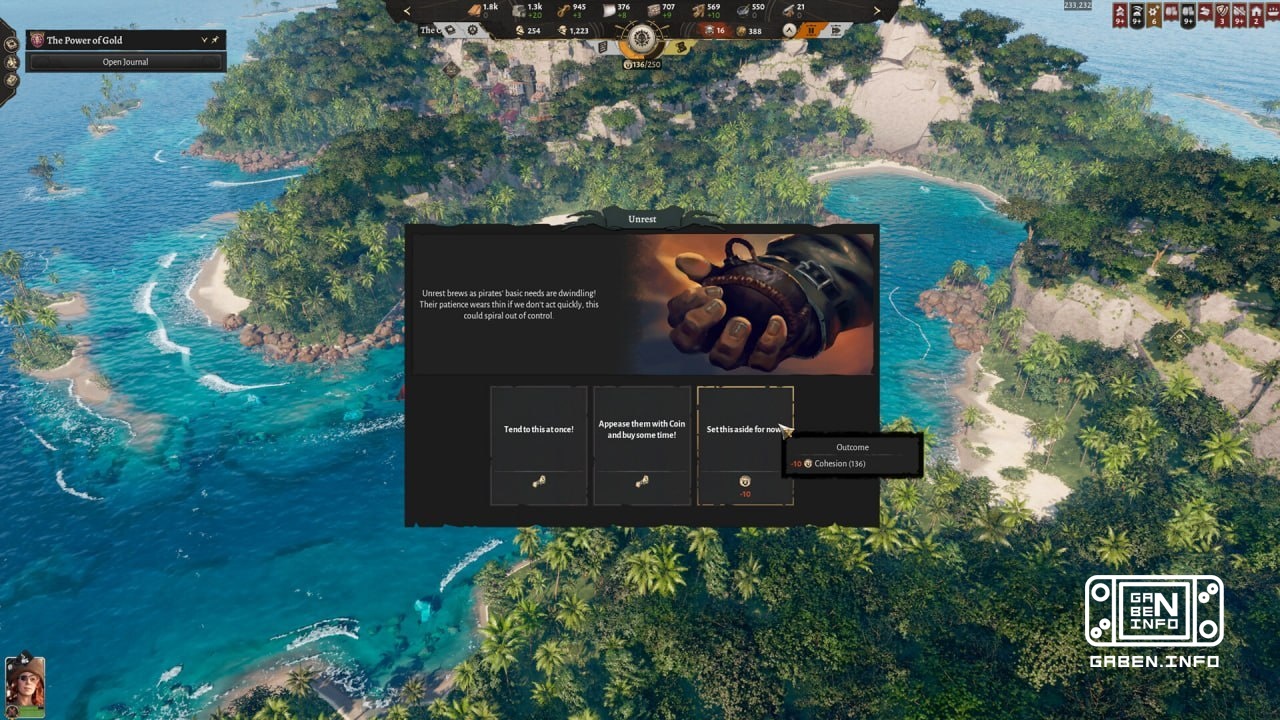Open the journal icon on the left edge
Viewport: 1280px width, 720px height.
point(11,44)
